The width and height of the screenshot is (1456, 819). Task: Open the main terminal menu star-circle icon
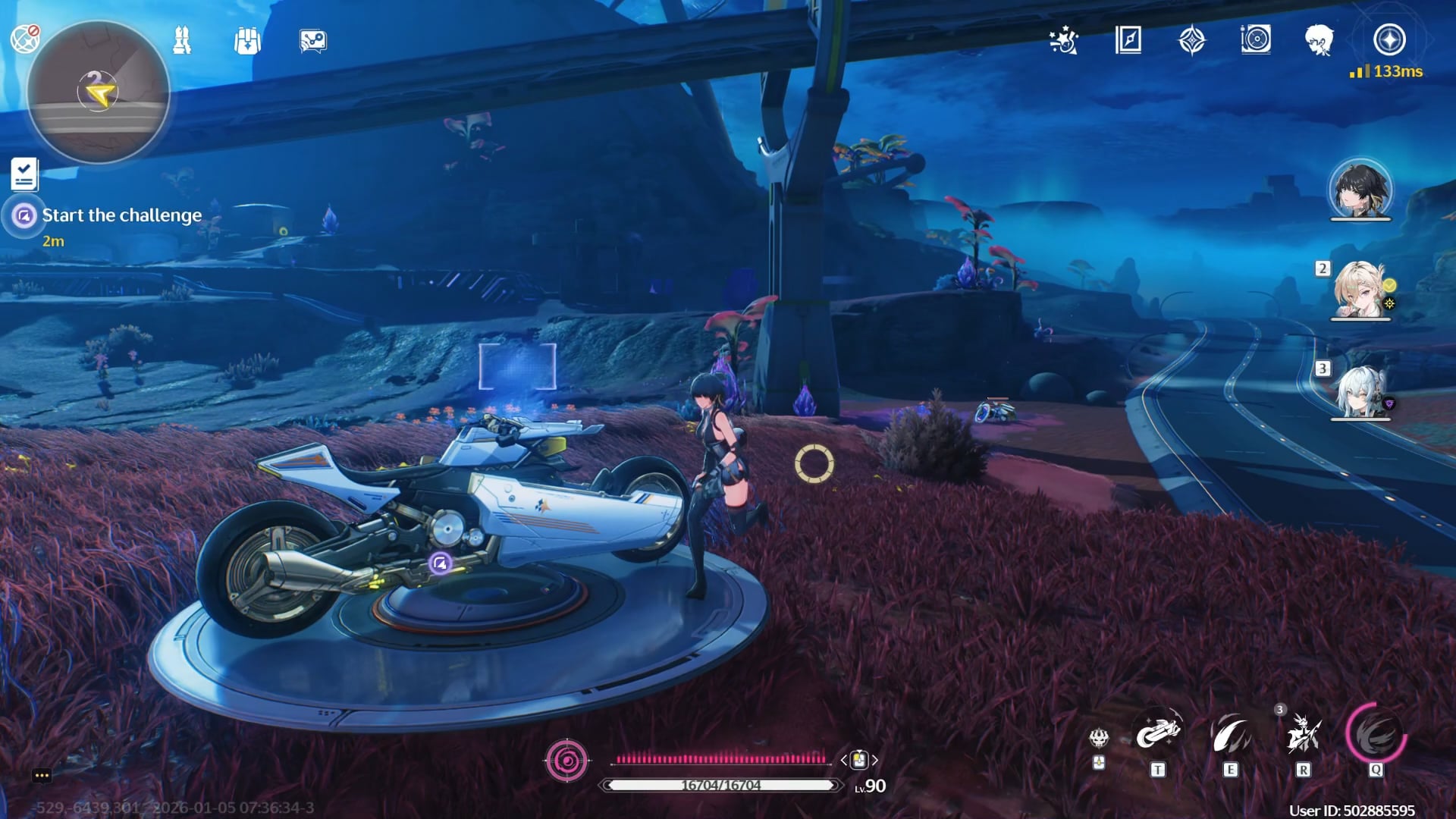click(1389, 39)
